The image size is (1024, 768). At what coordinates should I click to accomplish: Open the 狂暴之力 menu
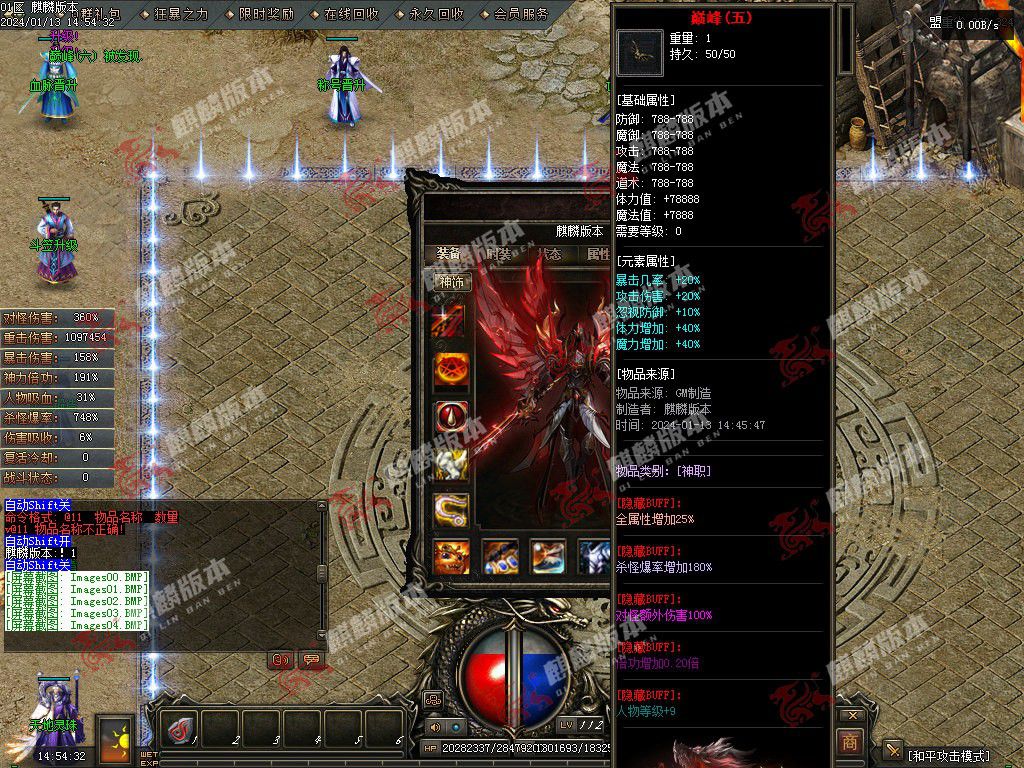180,14
